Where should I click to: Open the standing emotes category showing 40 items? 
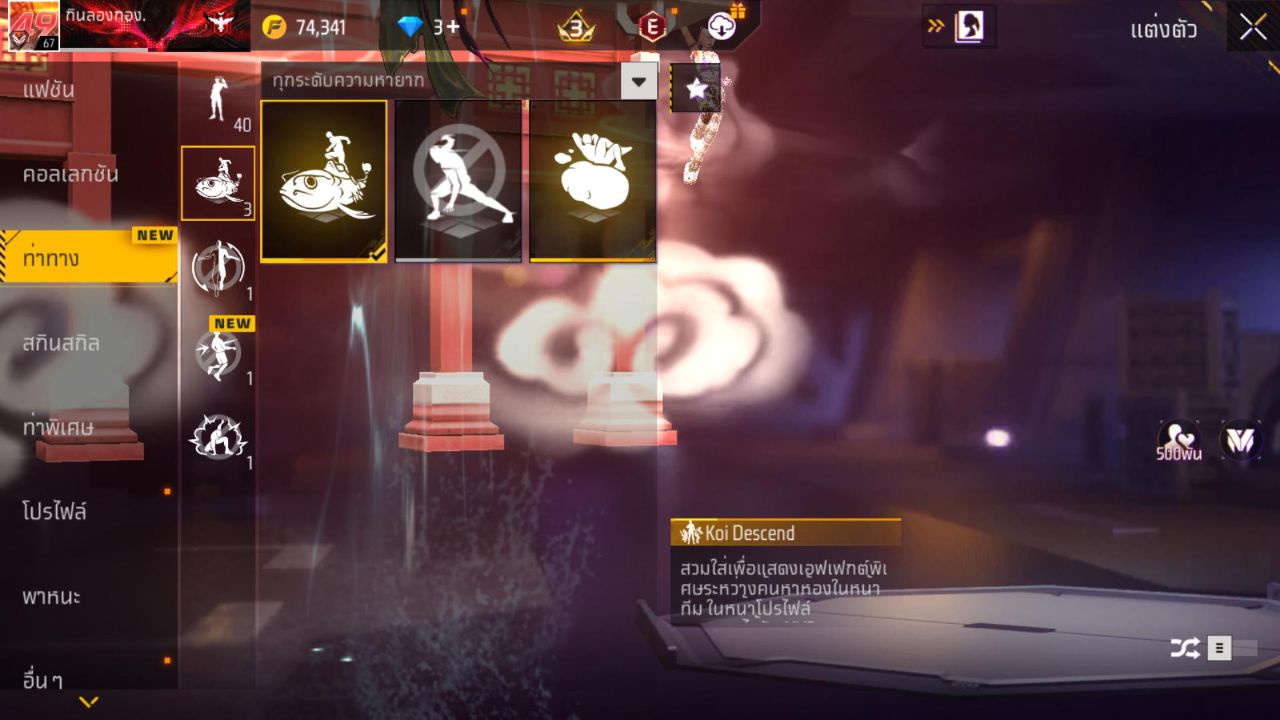click(x=217, y=100)
